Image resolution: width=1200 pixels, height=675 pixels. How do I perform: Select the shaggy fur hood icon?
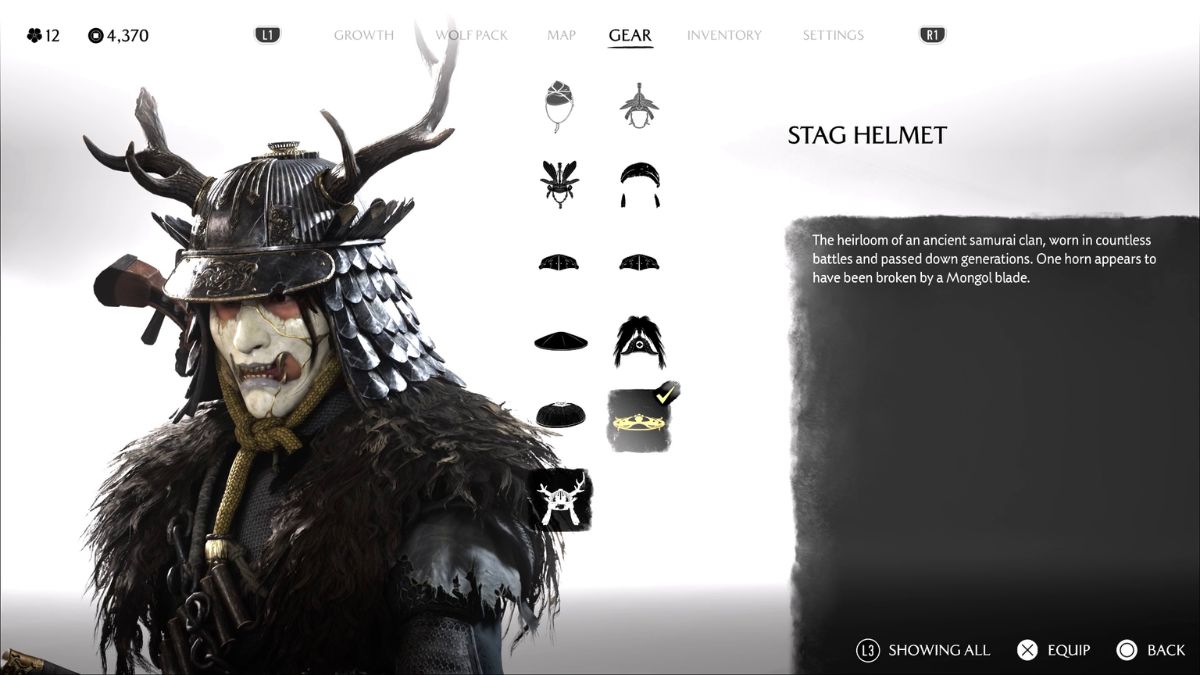click(639, 340)
